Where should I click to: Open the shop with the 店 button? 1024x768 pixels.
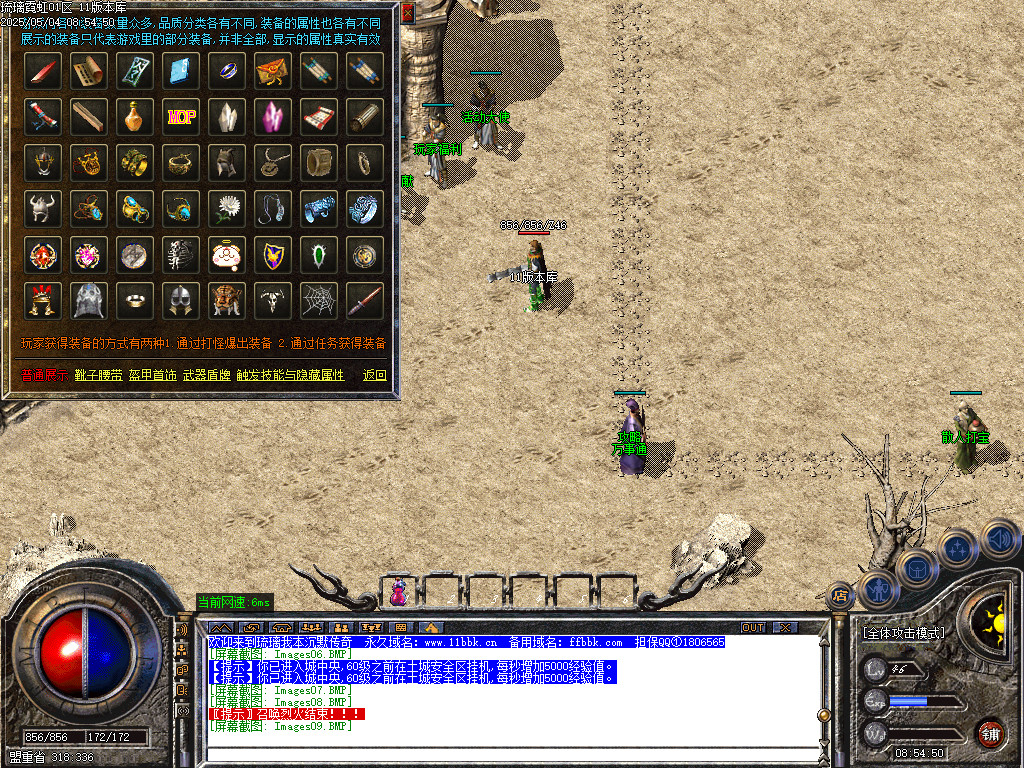pyautogui.click(x=840, y=595)
